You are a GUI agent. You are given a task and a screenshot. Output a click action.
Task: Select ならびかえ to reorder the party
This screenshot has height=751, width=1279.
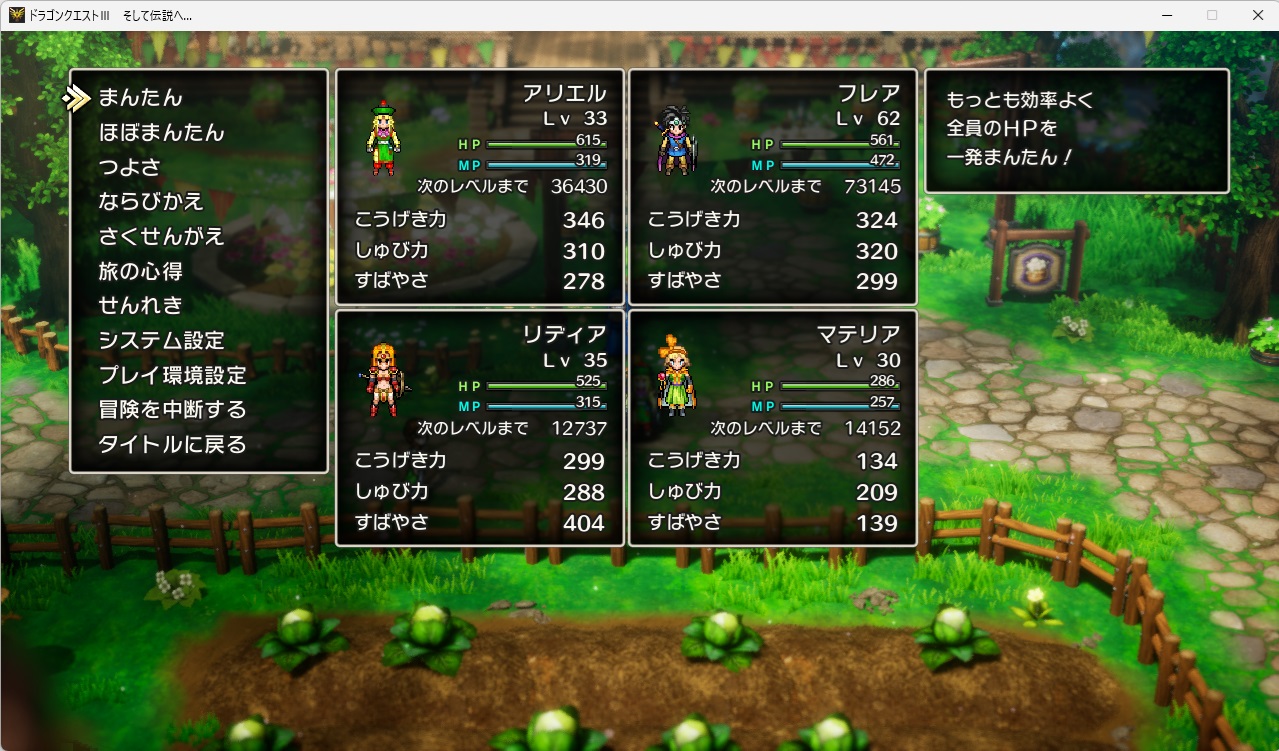151,202
